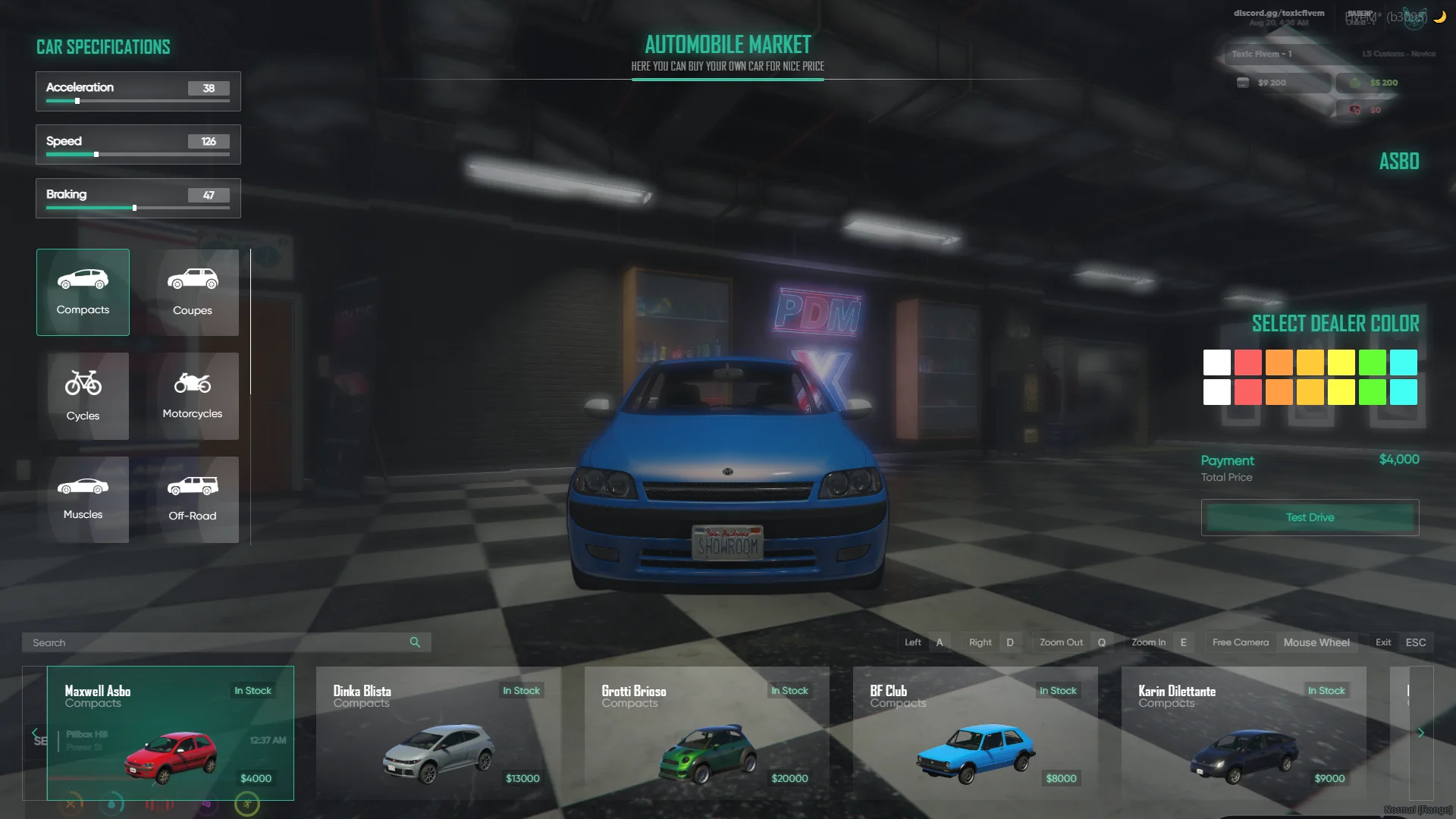
Task: Browse the Off-Road category
Action: [192, 499]
